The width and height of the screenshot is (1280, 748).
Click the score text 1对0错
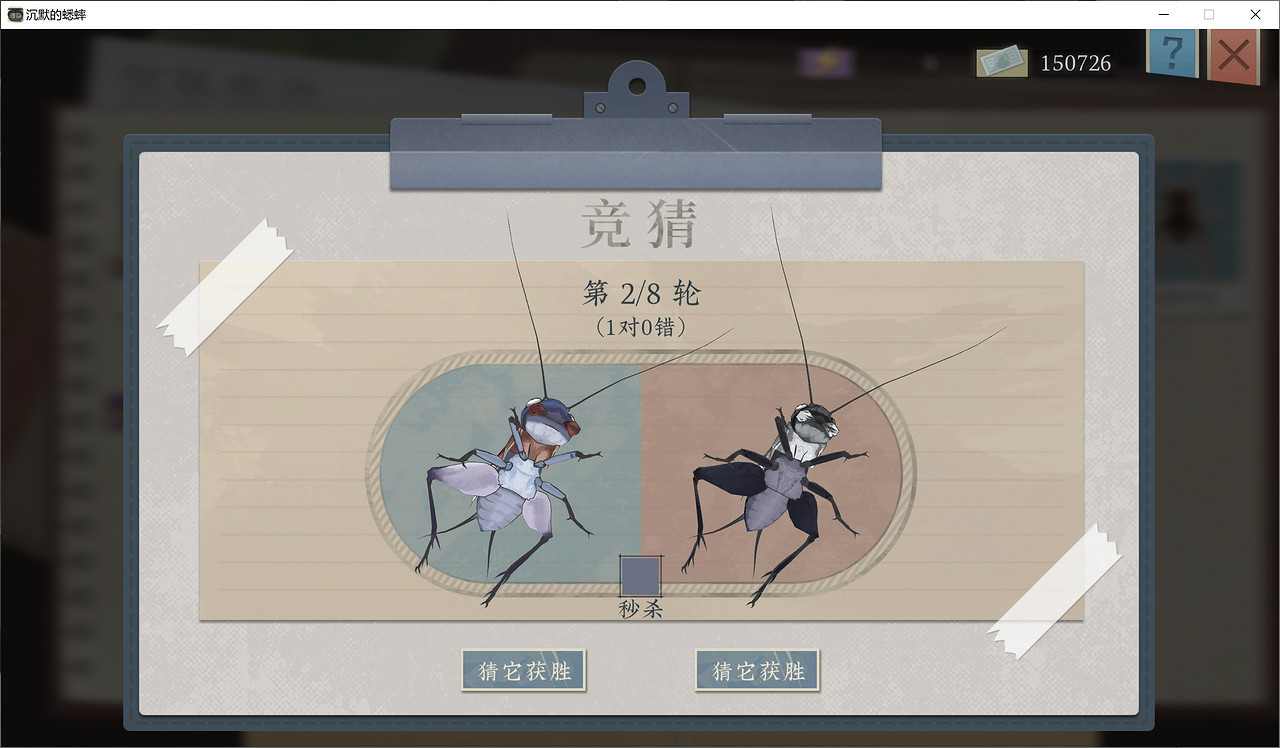pyautogui.click(x=640, y=328)
